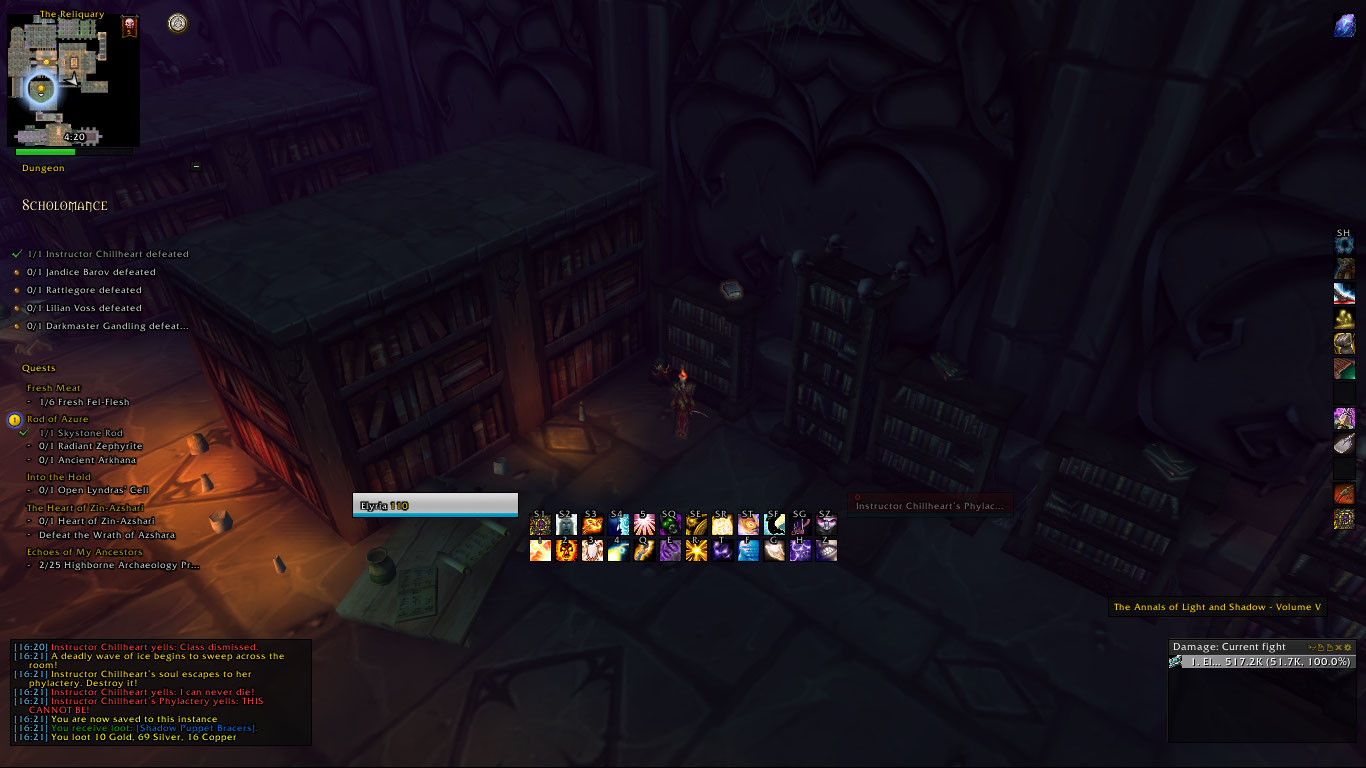Image resolution: width=1366 pixels, height=768 pixels.
Task: Cast the blue frozen face spell on F
Action: (748, 550)
